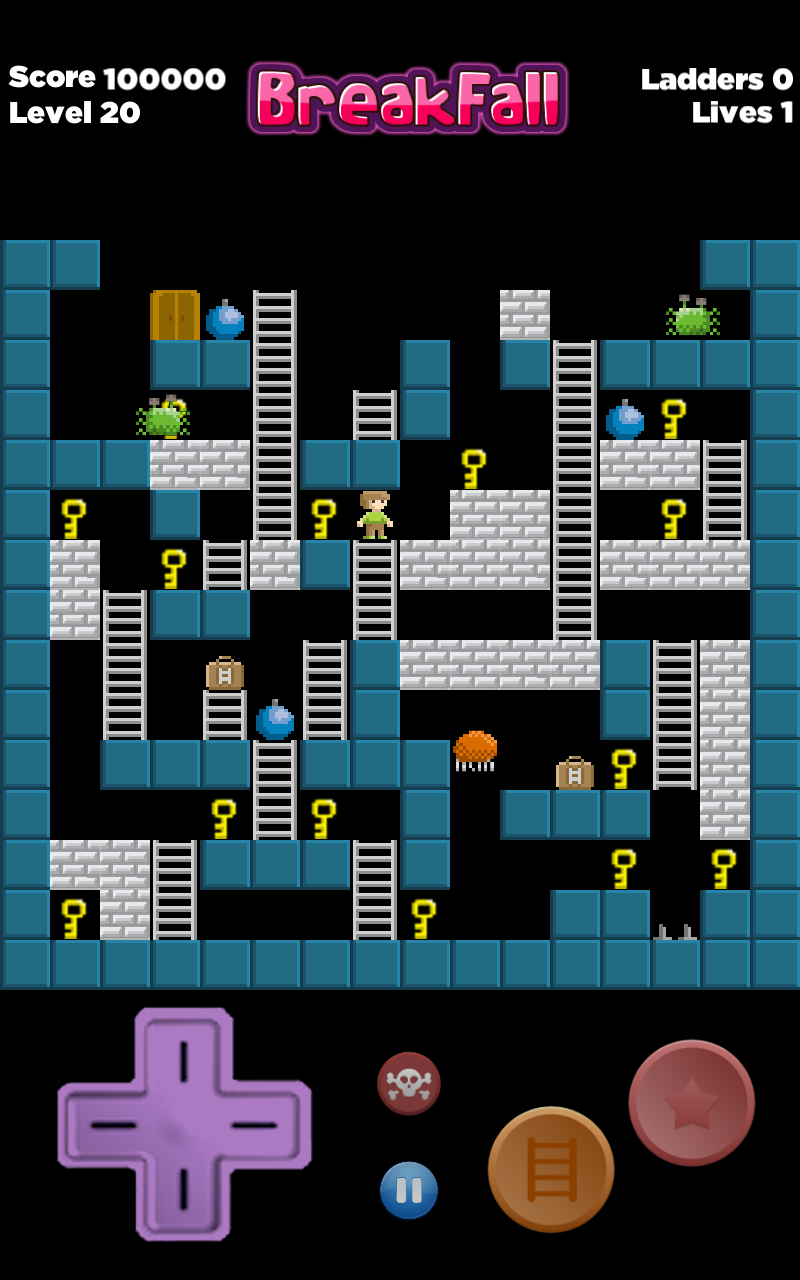
Task: Place a ladder with the orange button
Action: point(551,1169)
